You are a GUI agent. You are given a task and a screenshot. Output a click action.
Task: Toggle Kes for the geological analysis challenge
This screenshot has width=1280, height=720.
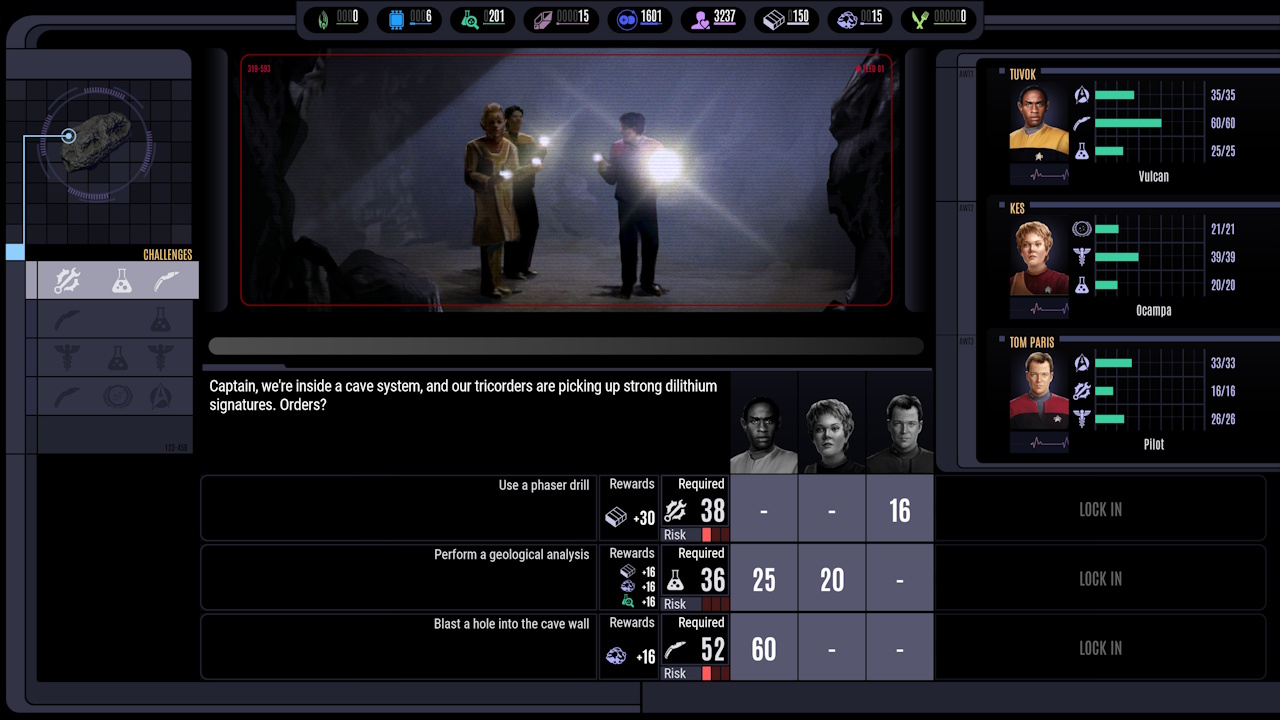tap(831, 579)
